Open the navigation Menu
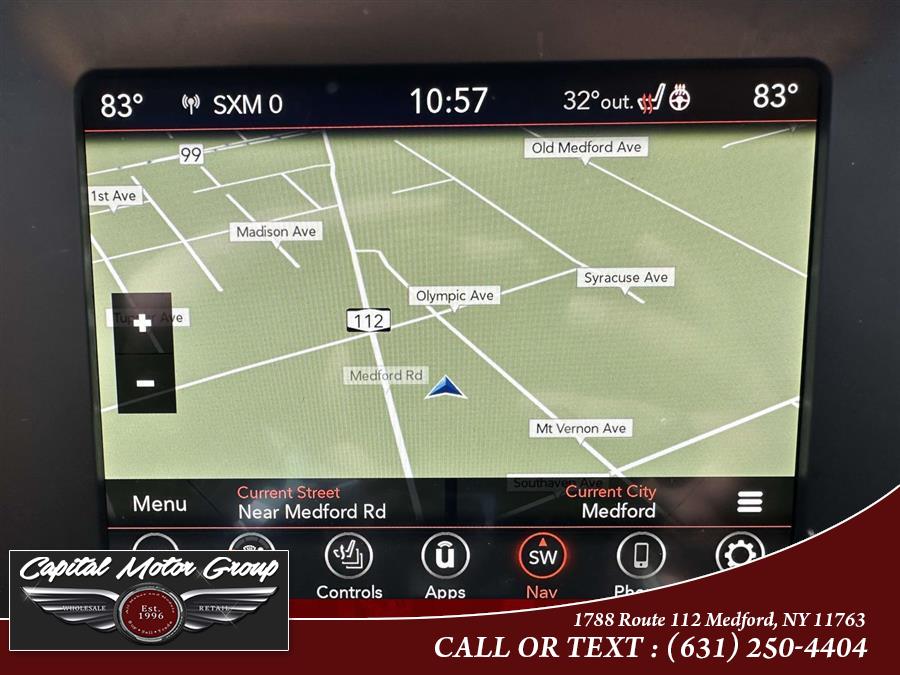 160,504
